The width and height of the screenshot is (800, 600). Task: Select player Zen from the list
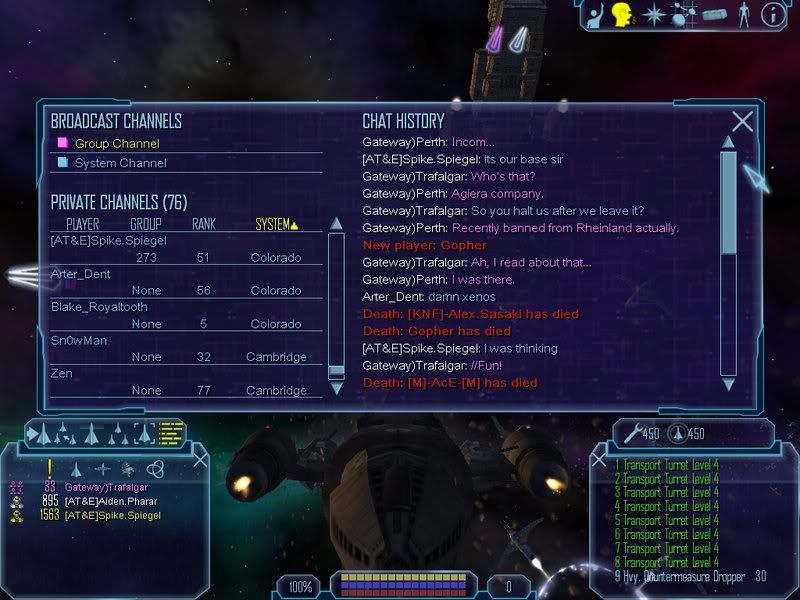(63, 373)
